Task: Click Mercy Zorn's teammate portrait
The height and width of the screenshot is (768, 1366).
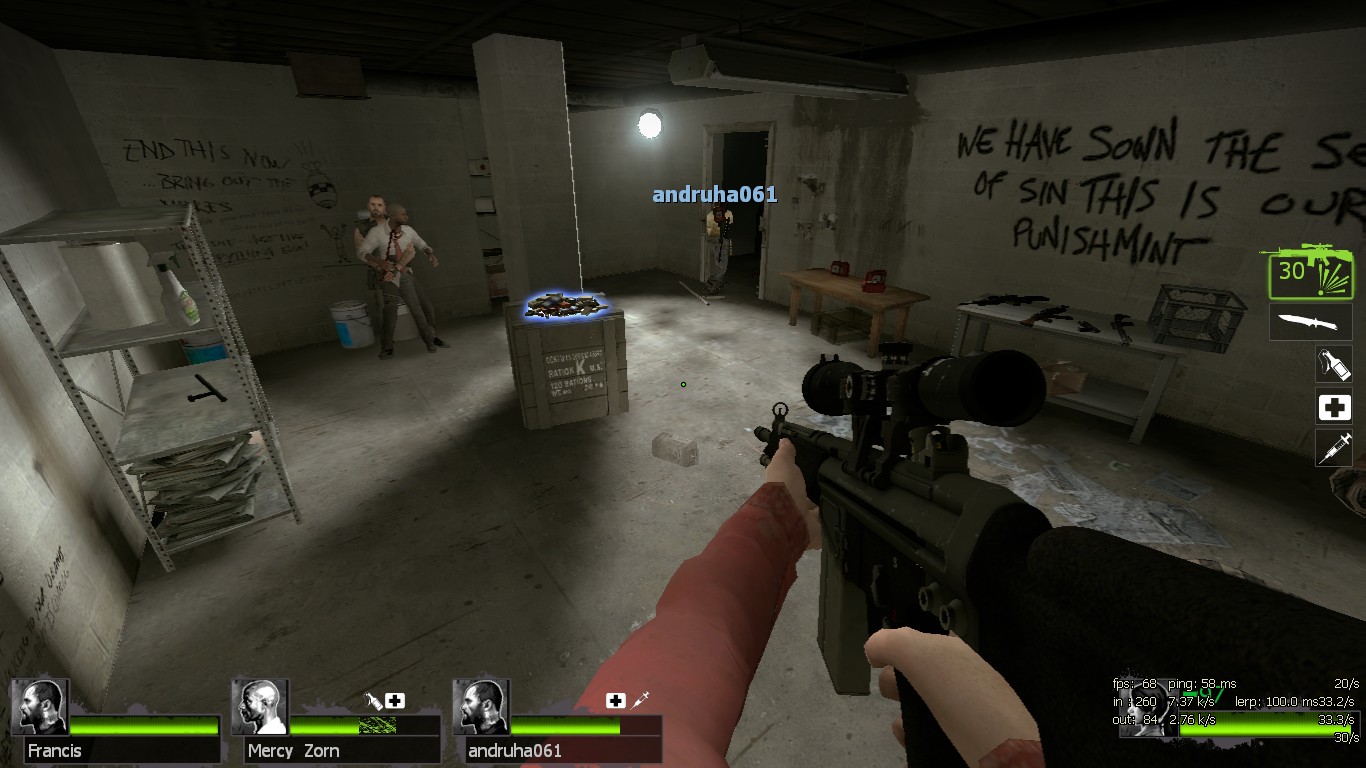Action: (x=260, y=707)
